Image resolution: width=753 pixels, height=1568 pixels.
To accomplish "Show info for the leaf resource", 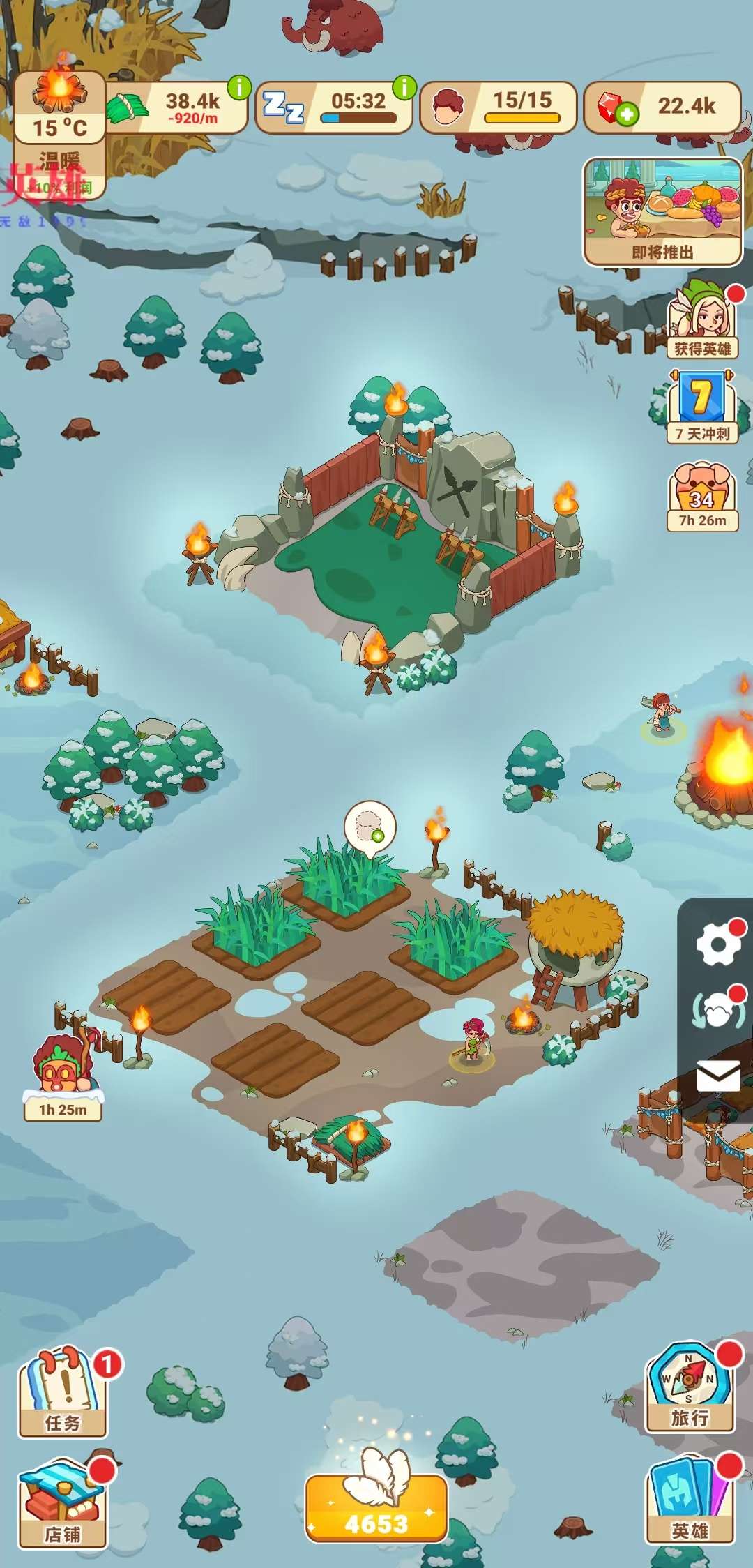I will click(x=239, y=88).
